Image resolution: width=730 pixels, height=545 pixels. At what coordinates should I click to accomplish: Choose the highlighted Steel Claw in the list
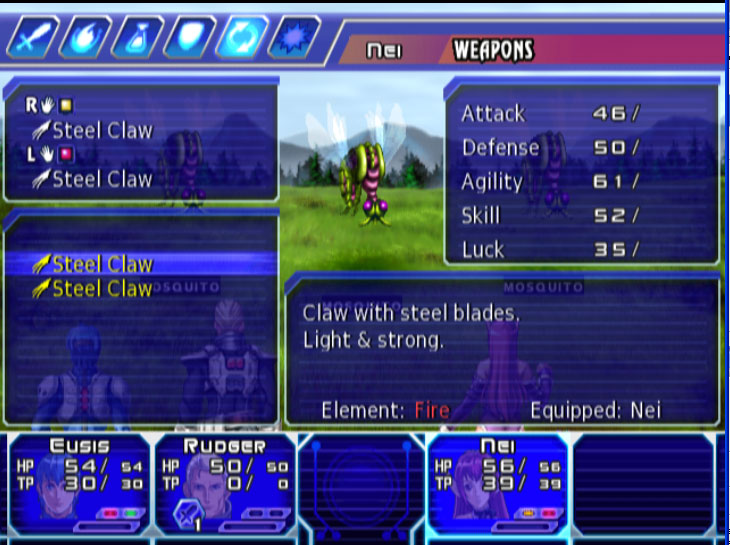pos(101,264)
